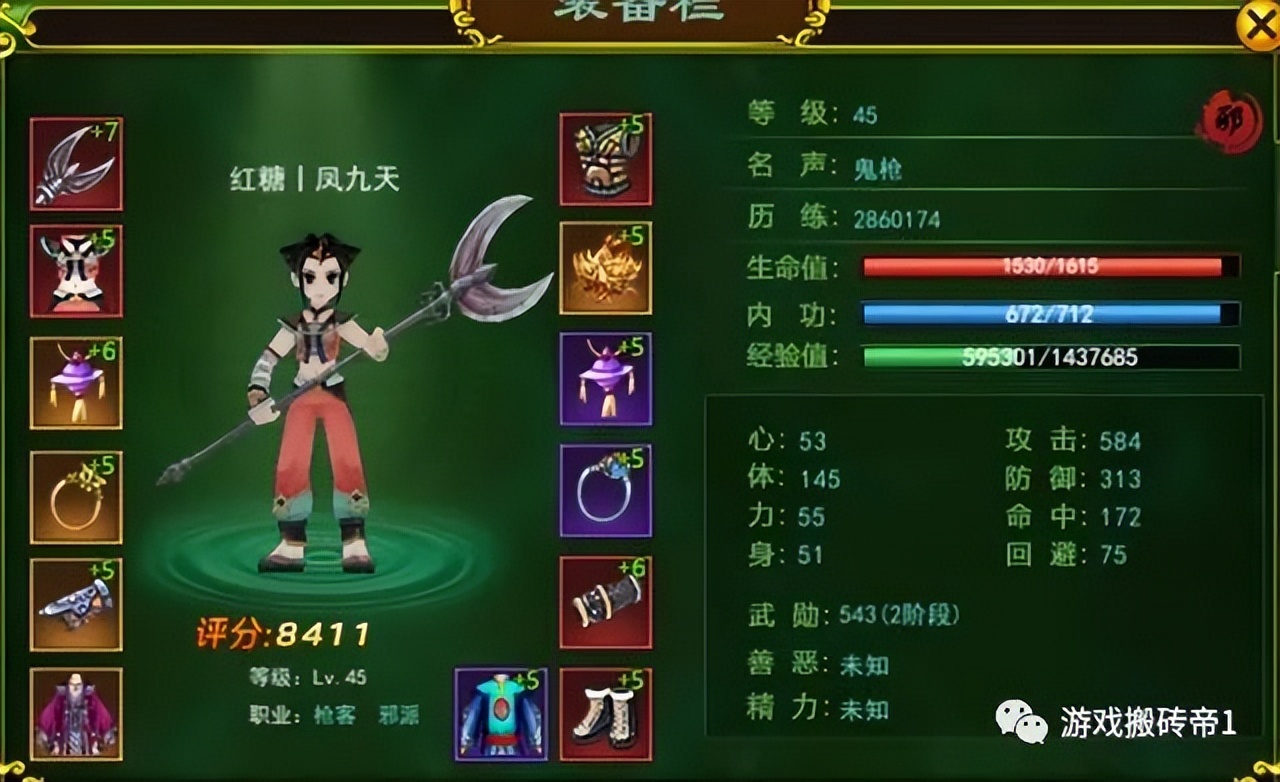Open the +5 golden medal equipment slot
The width and height of the screenshot is (1280, 782).
(605, 270)
